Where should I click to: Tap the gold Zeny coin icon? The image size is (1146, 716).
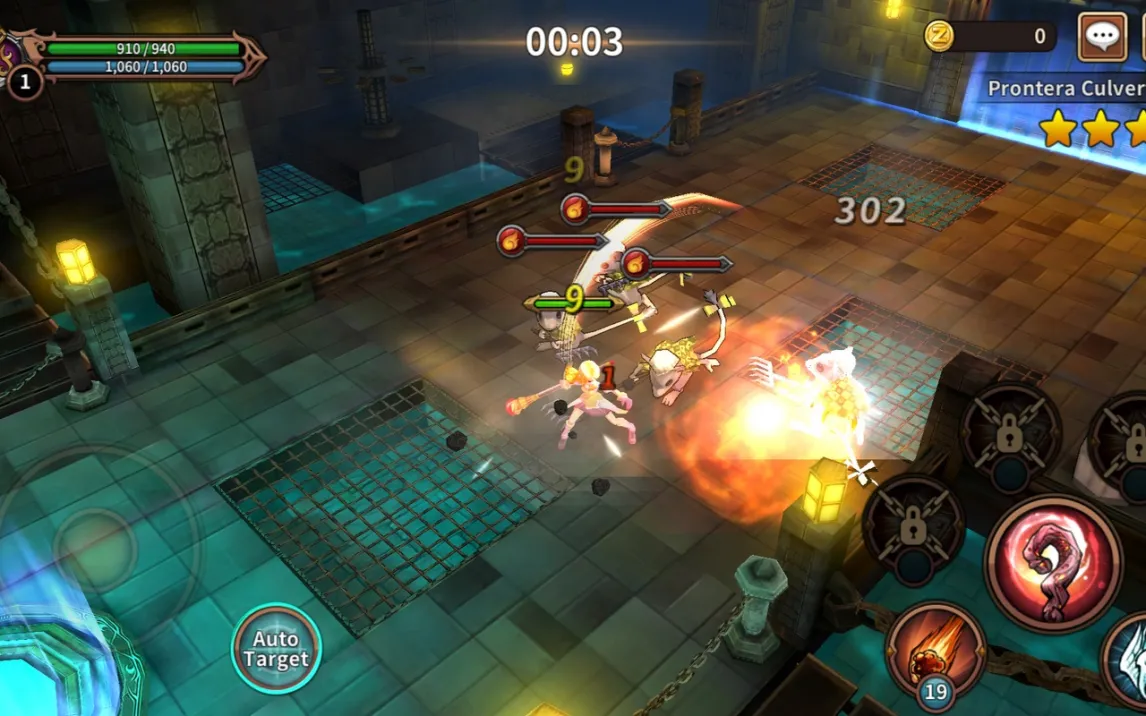pyautogui.click(x=939, y=36)
